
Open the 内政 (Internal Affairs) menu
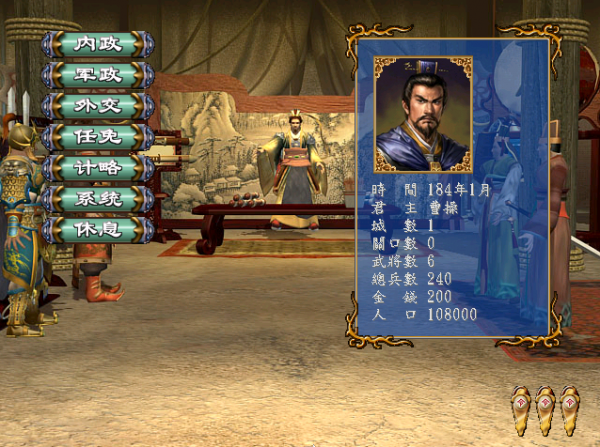[x=98, y=44]
